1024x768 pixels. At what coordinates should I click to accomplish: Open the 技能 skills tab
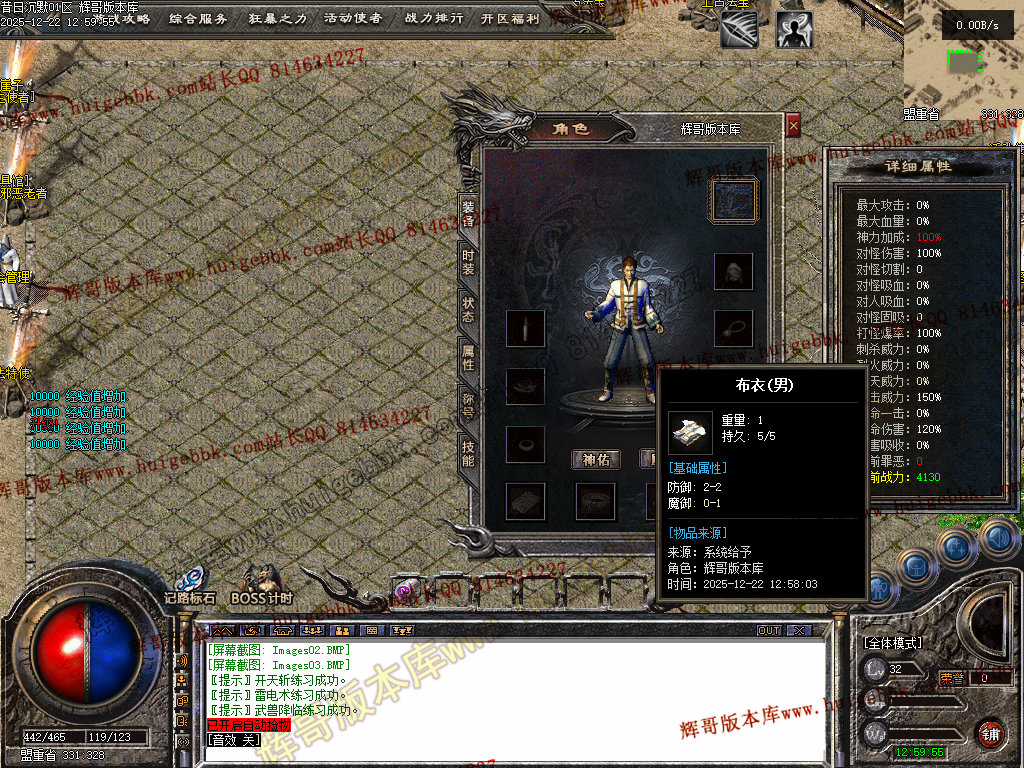(x=468, y=453)
